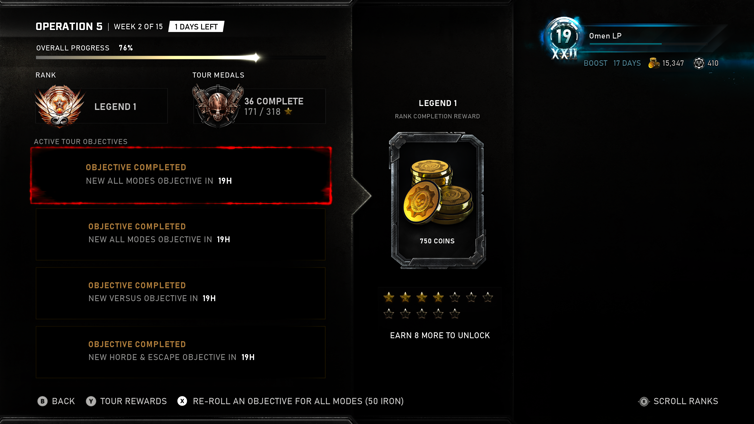Screen dimensions: 754x424
Task: Open Tour Rewards
Action: click(x=132, y=401)
